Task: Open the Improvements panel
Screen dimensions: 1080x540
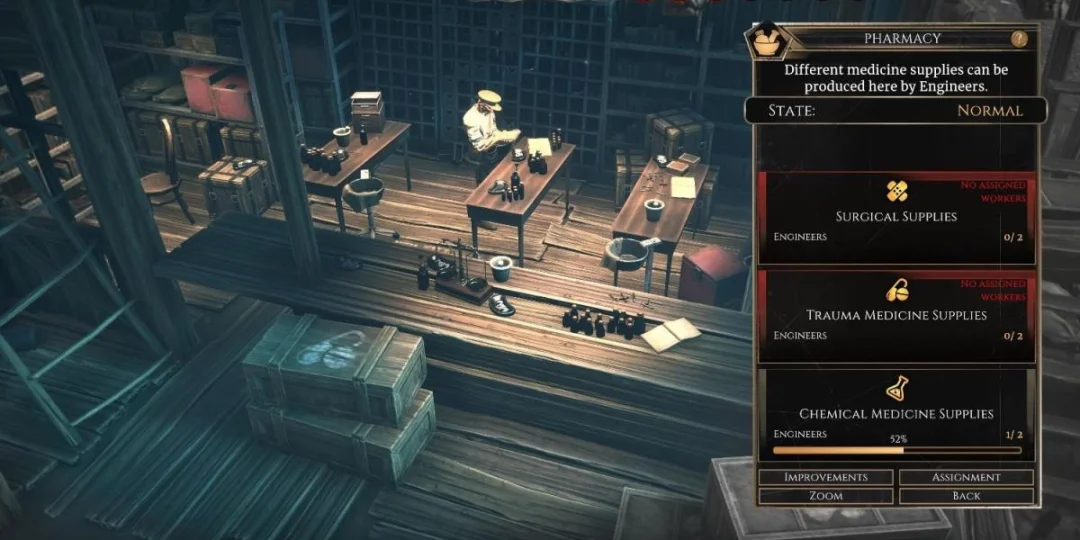Action: click(x=825, y=477)
